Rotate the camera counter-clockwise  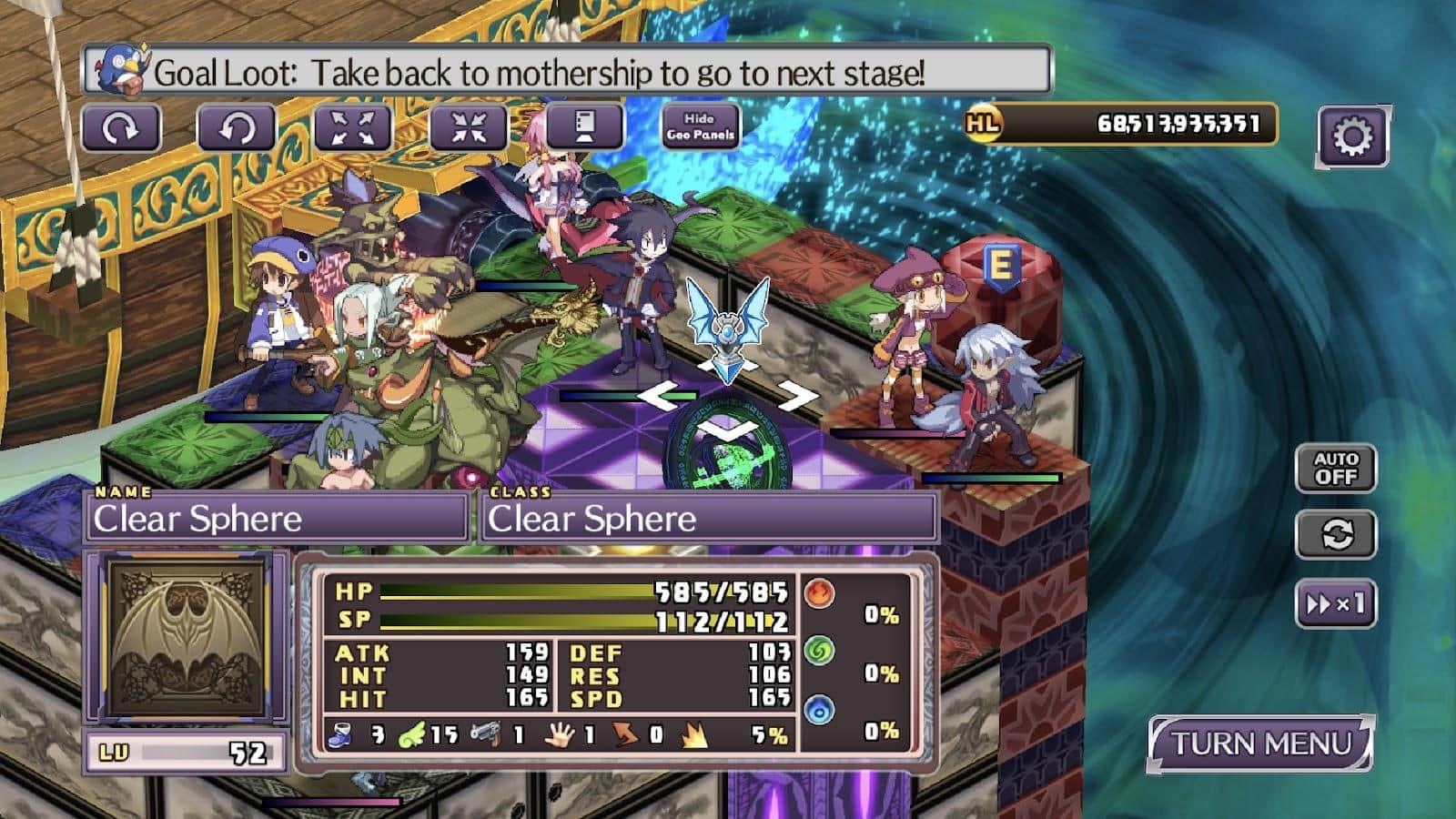[236, 128]
